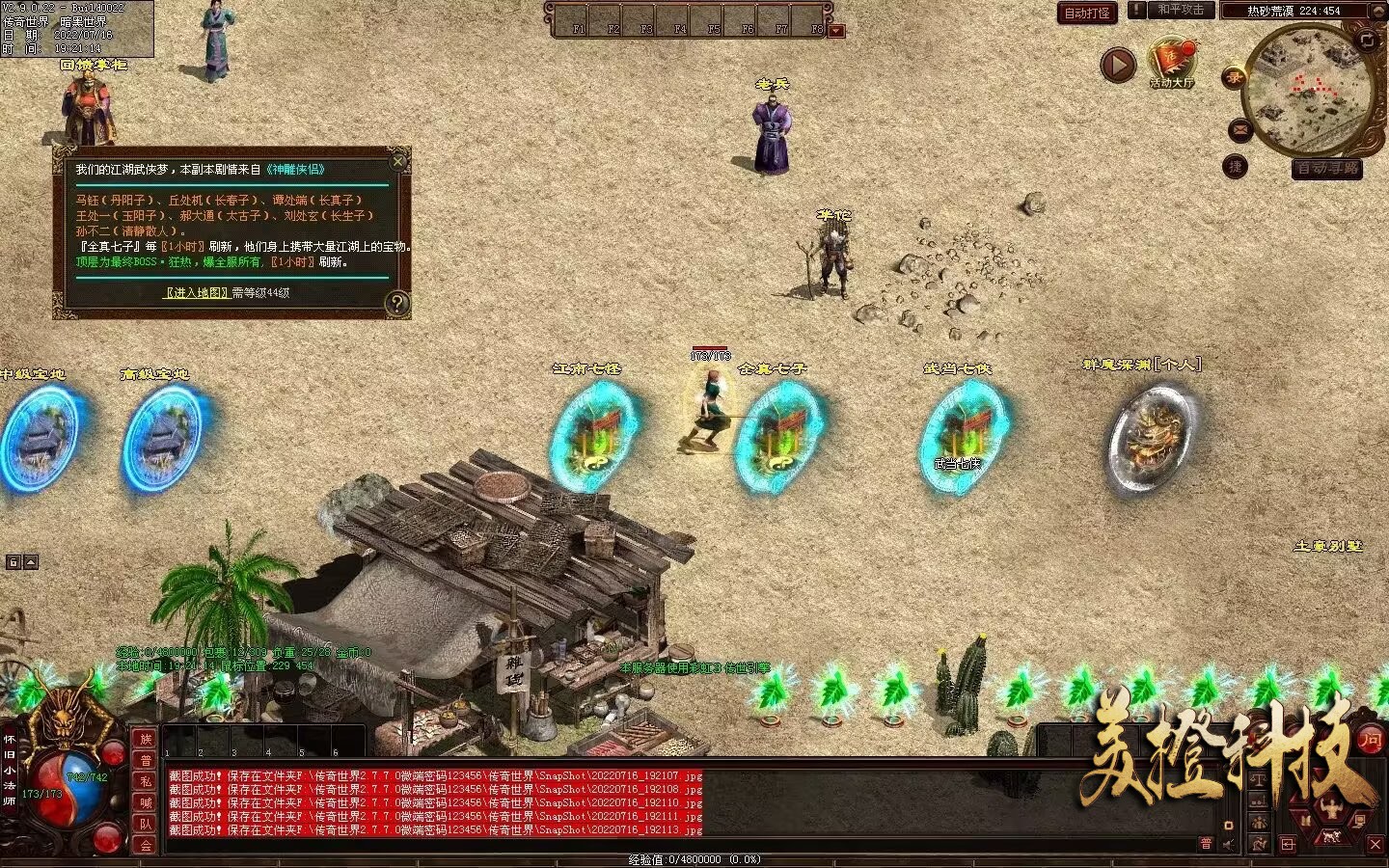
Task: Activate the 自动寻路 auto-pathfinding button
Action: 1327,168
